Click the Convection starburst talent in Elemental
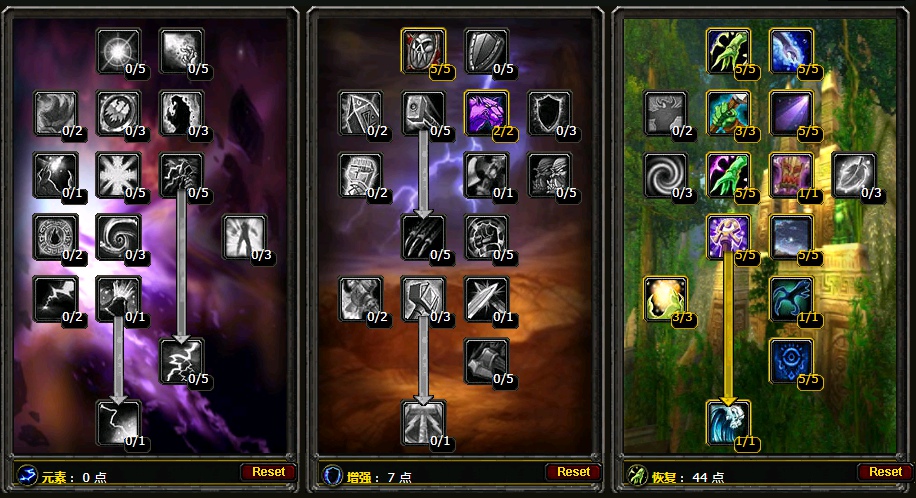This screenshot has height=498, width=916. point(118,49)
